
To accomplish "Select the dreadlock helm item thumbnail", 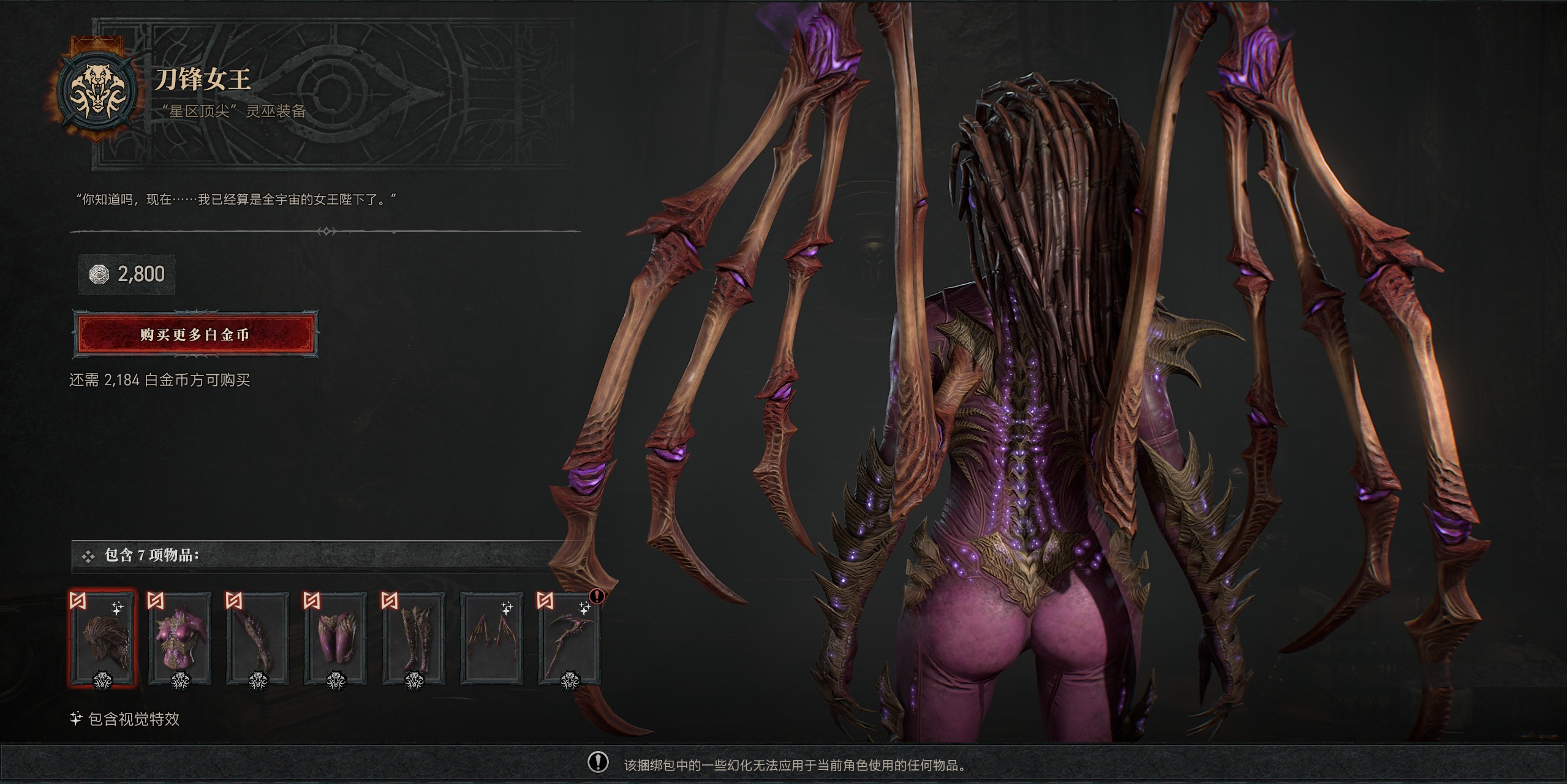I will [x=102, y=638].
